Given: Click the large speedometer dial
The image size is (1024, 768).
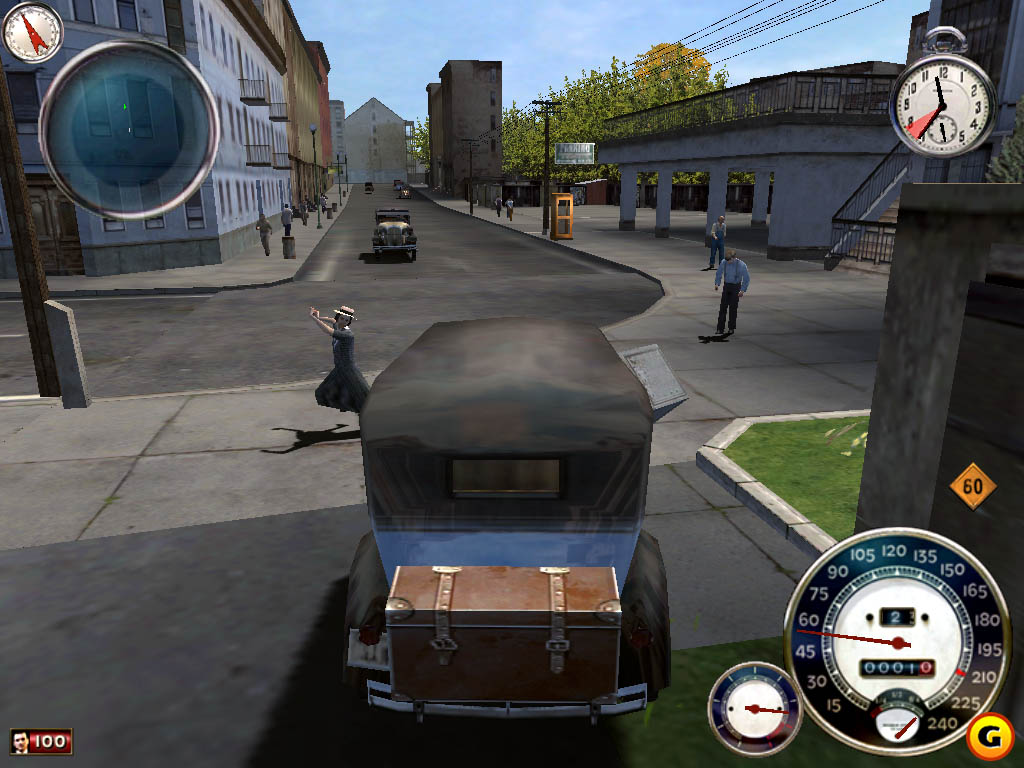Looking at the screenshot, I should click(x=897, y=641).
